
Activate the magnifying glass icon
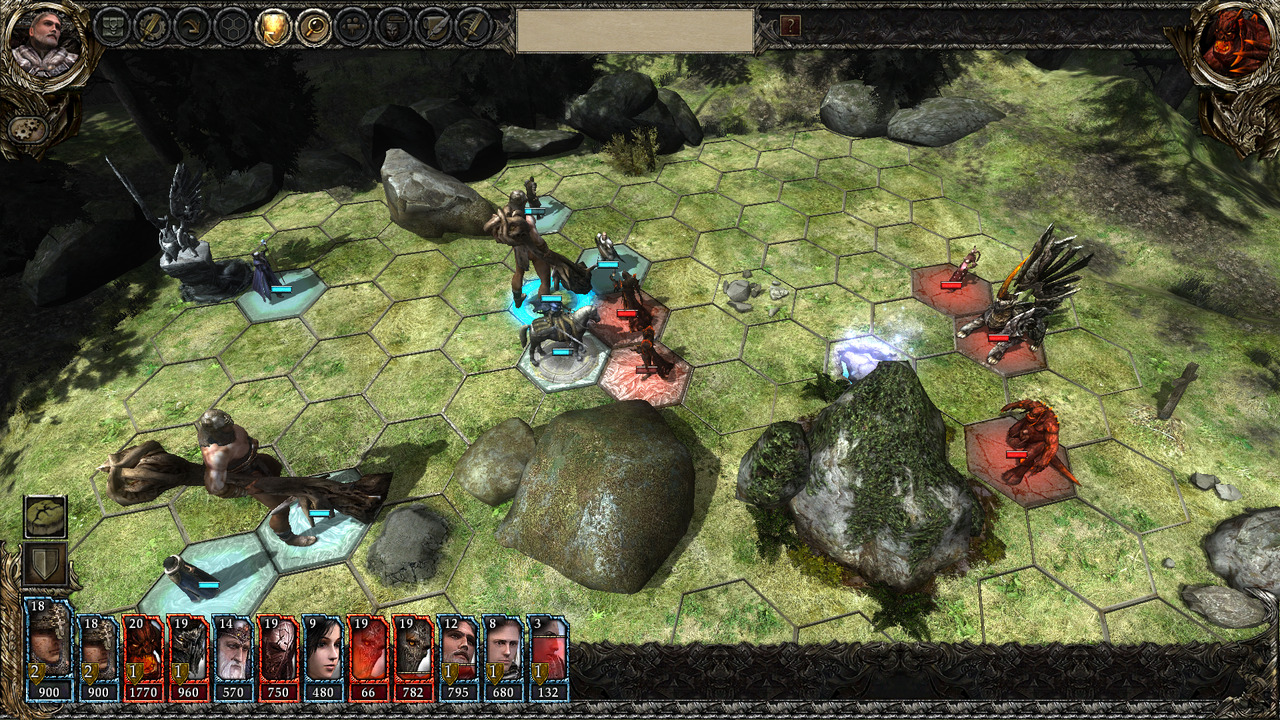(x=313, y=27)
